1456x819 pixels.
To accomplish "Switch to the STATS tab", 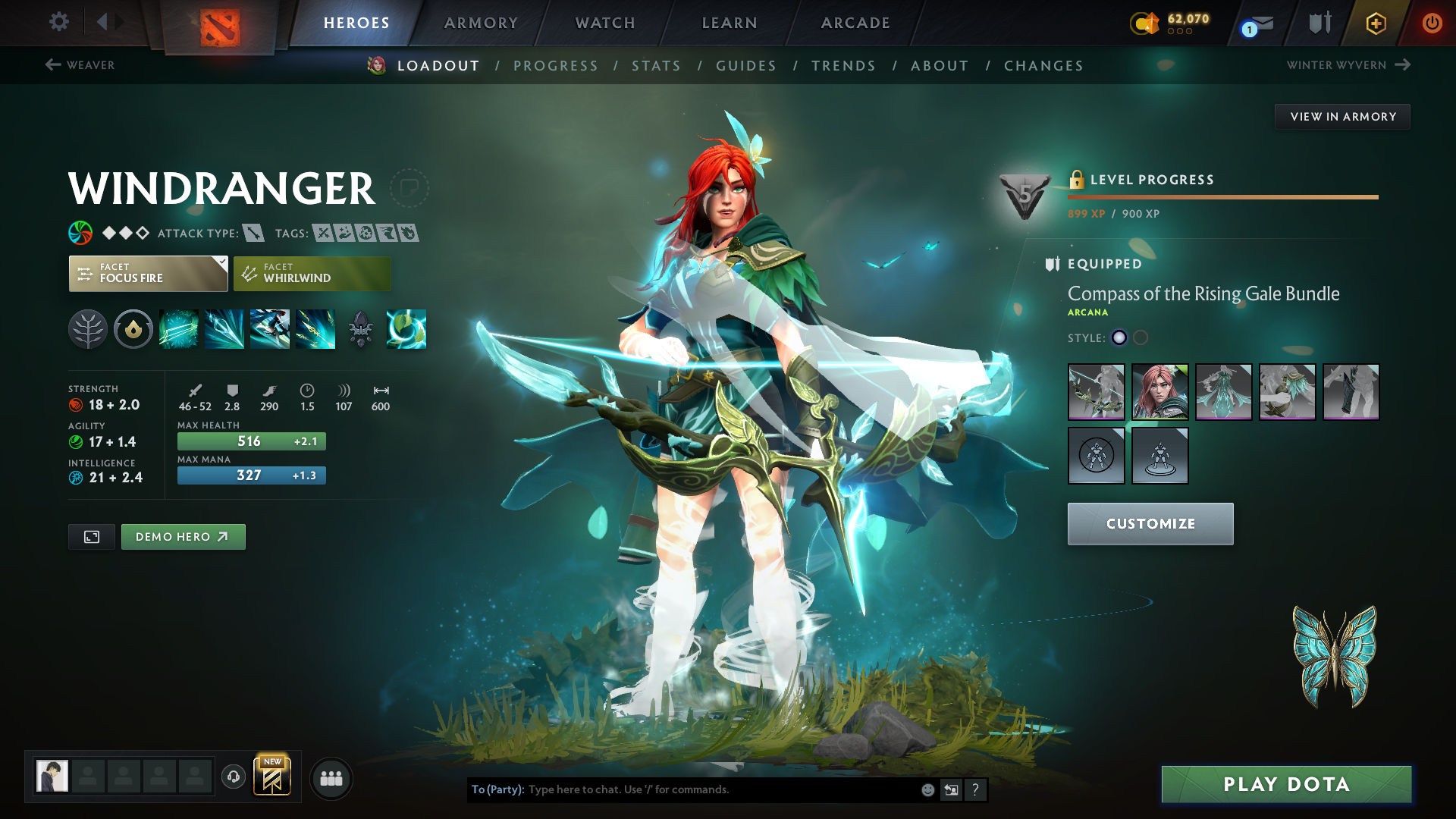I will (x=656, y=65).
